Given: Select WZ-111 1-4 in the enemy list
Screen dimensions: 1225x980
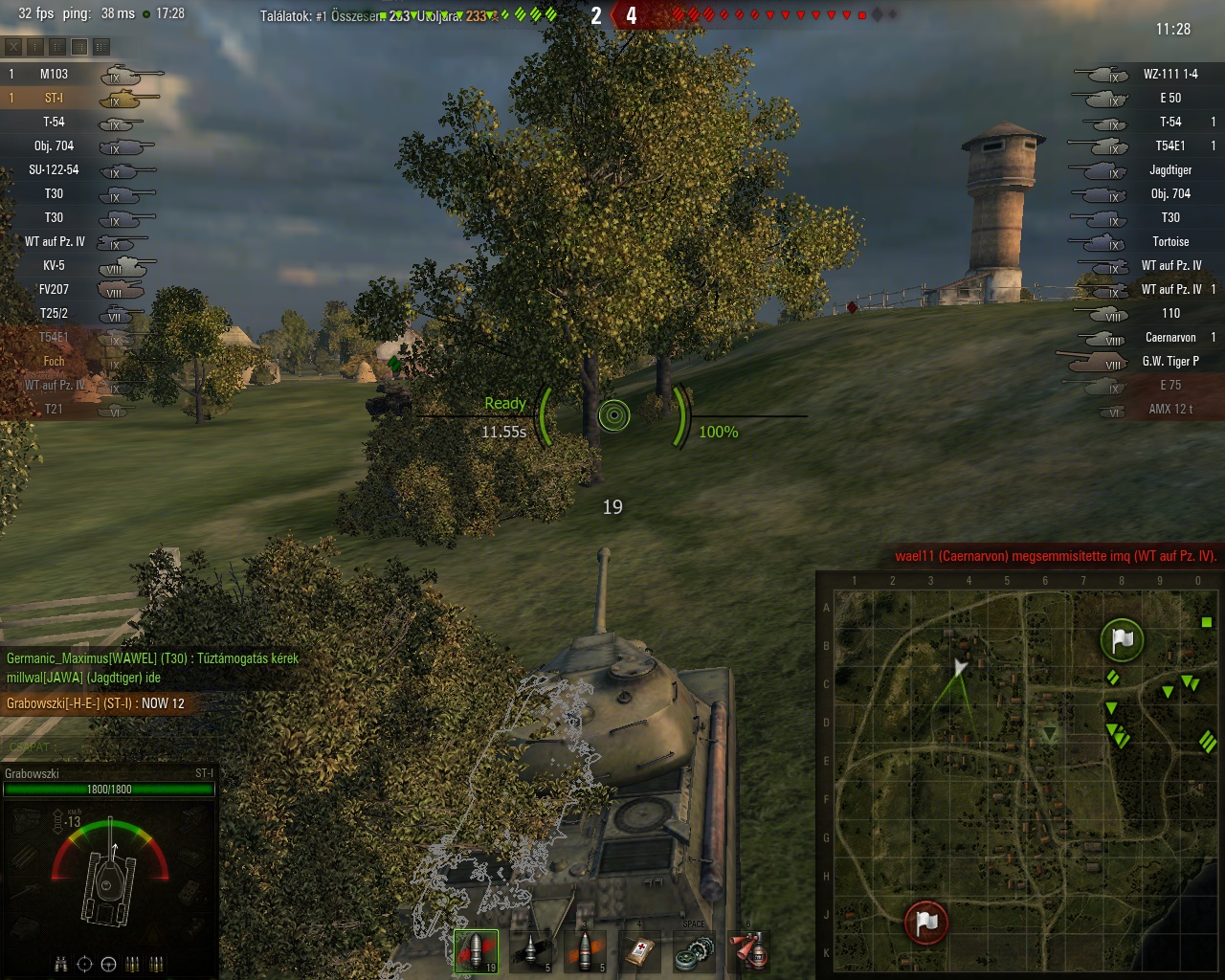Looking at the screenshot, I should (x=1169, y=74).
